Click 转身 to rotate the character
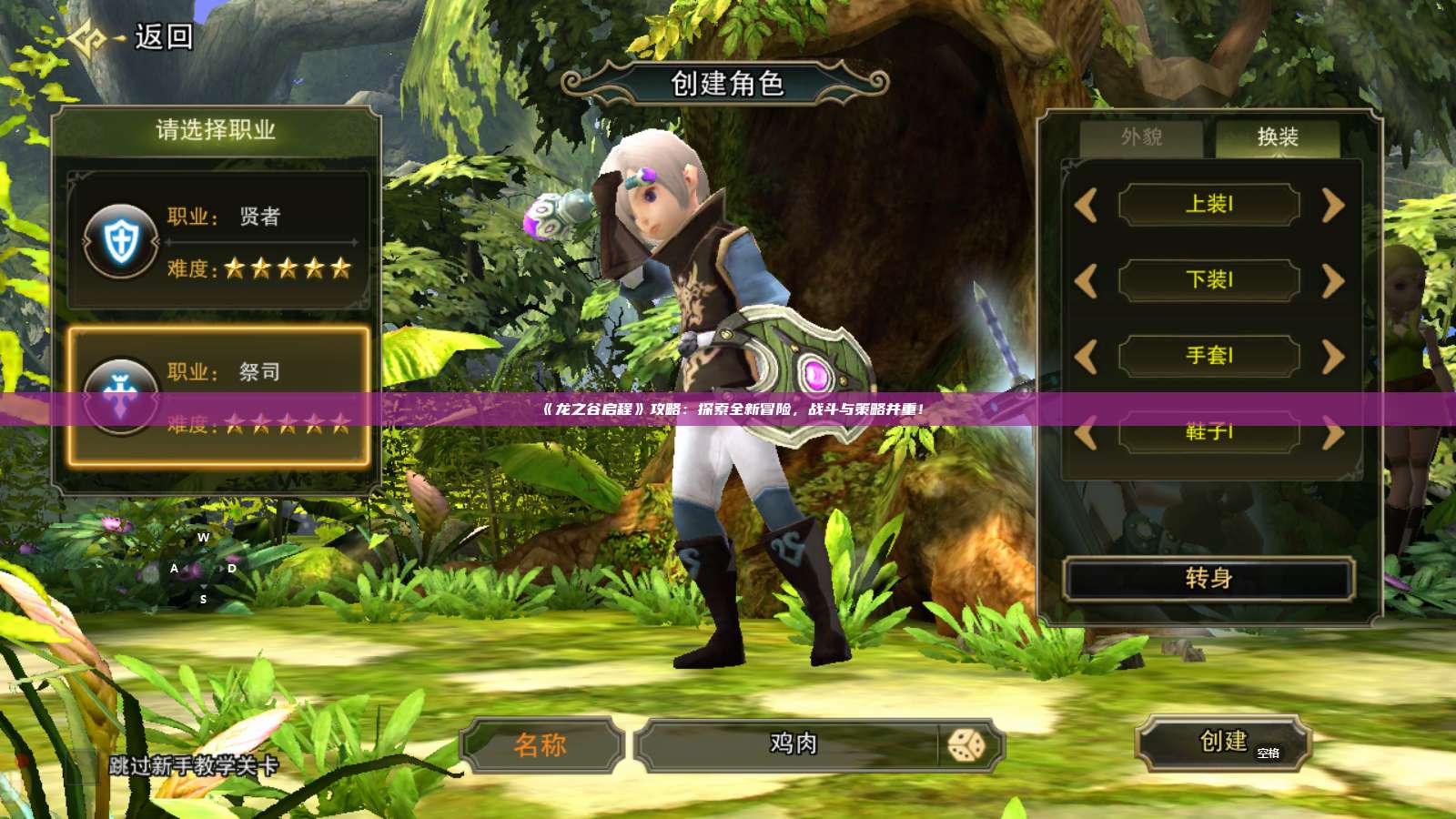The image size is (1456, 819). [x=1207, y=580]
